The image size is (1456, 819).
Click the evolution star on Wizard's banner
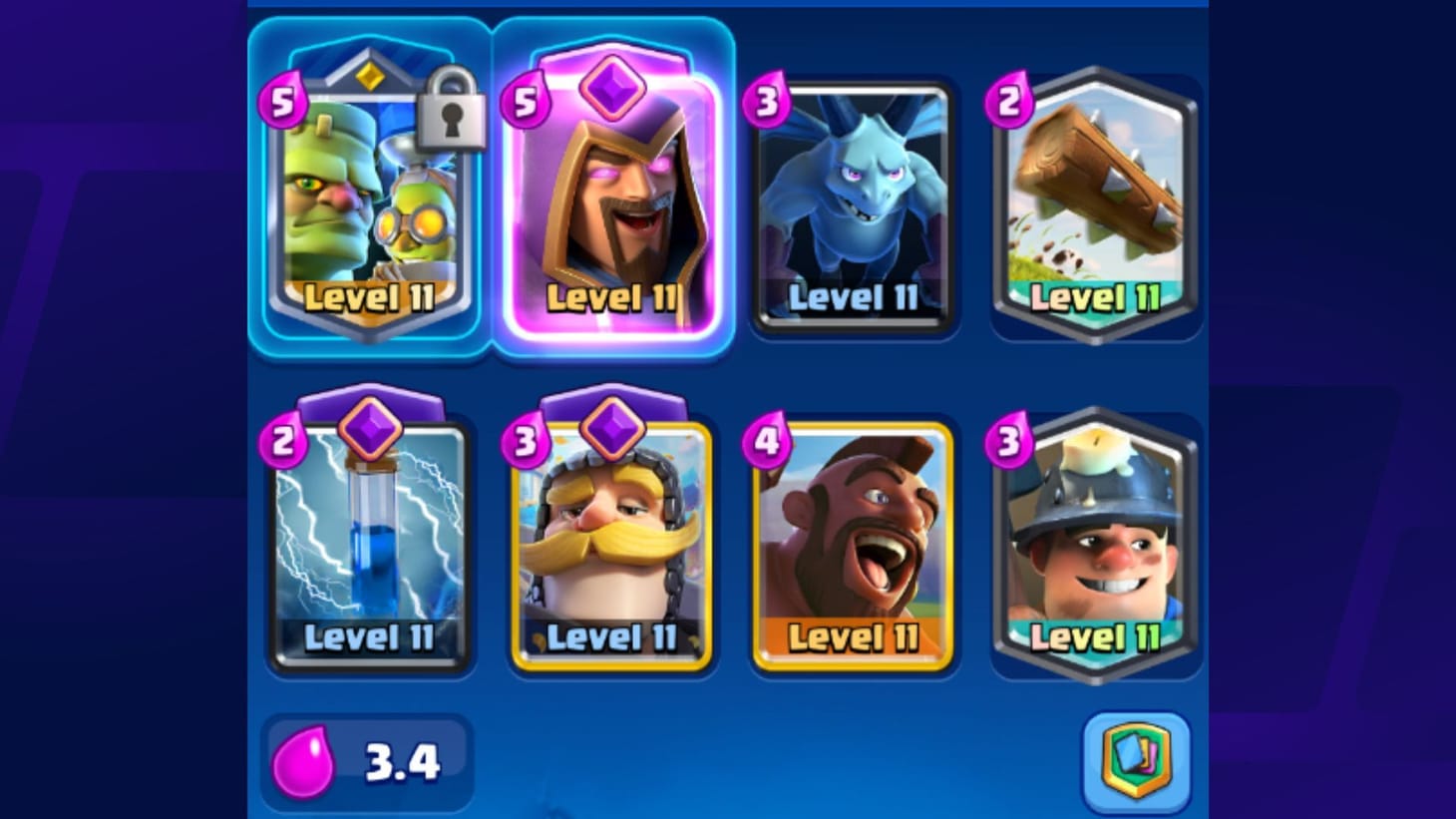(612, 85)
